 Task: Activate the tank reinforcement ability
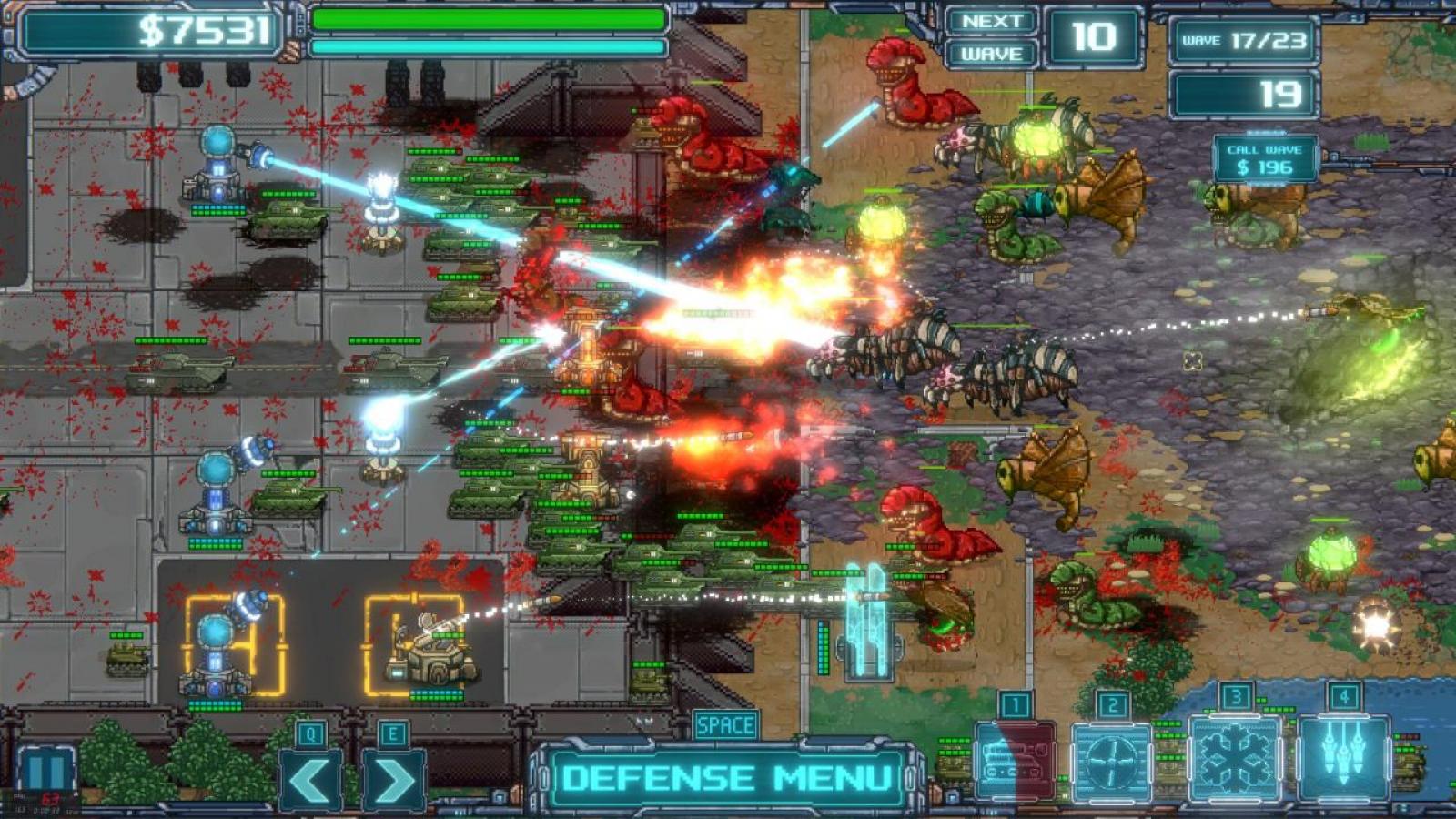(1015, 761)
